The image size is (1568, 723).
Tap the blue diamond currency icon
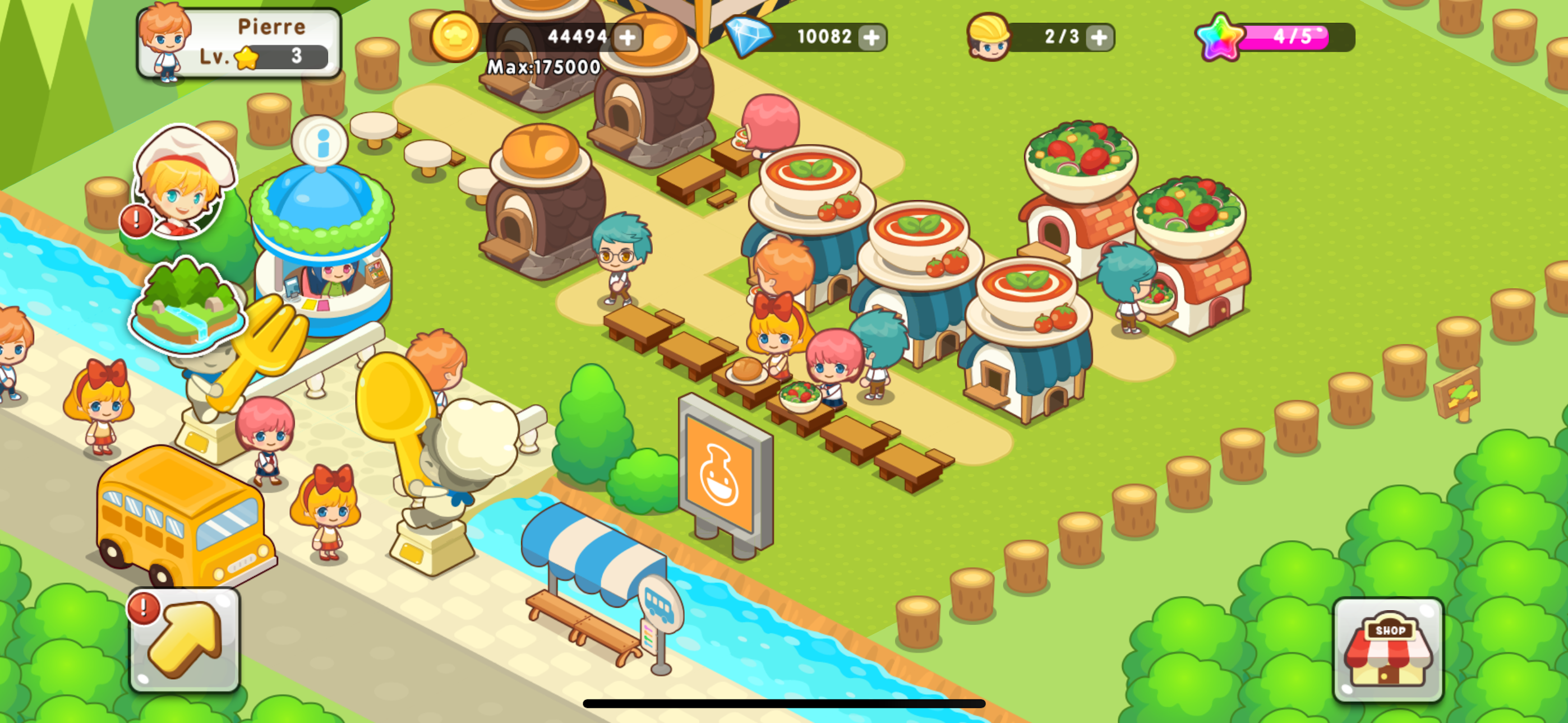[x=750, y=36]
